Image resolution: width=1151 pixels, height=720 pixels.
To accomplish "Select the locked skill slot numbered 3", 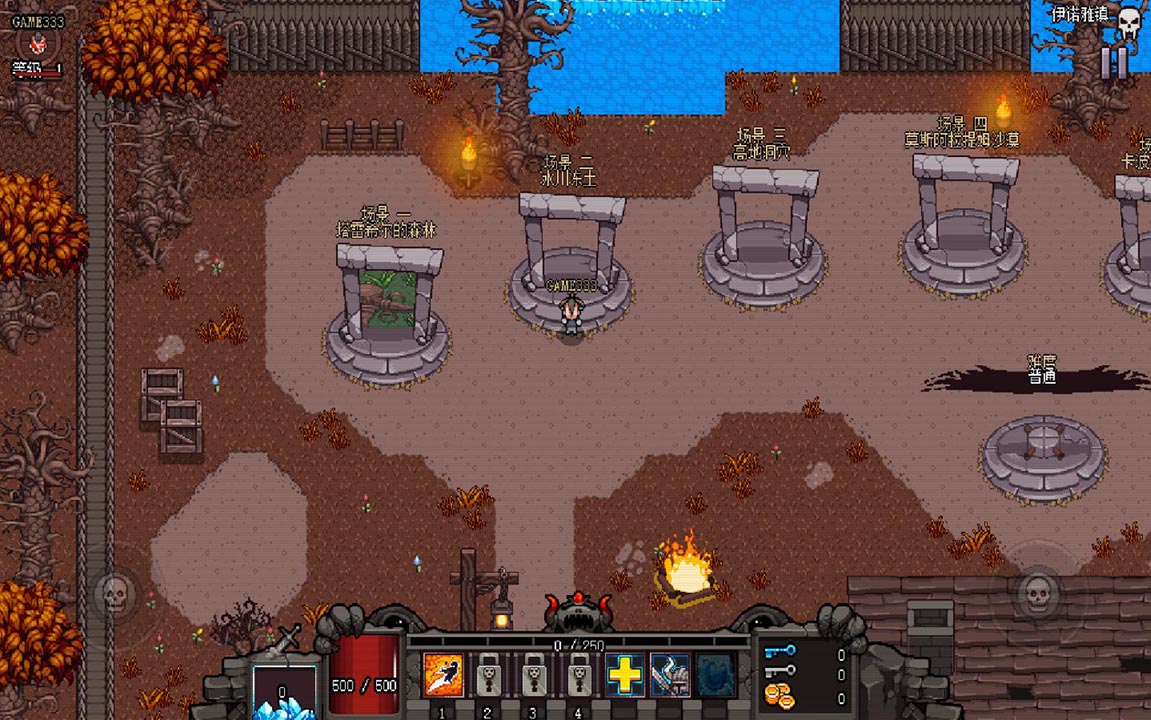I will point(533,675).
